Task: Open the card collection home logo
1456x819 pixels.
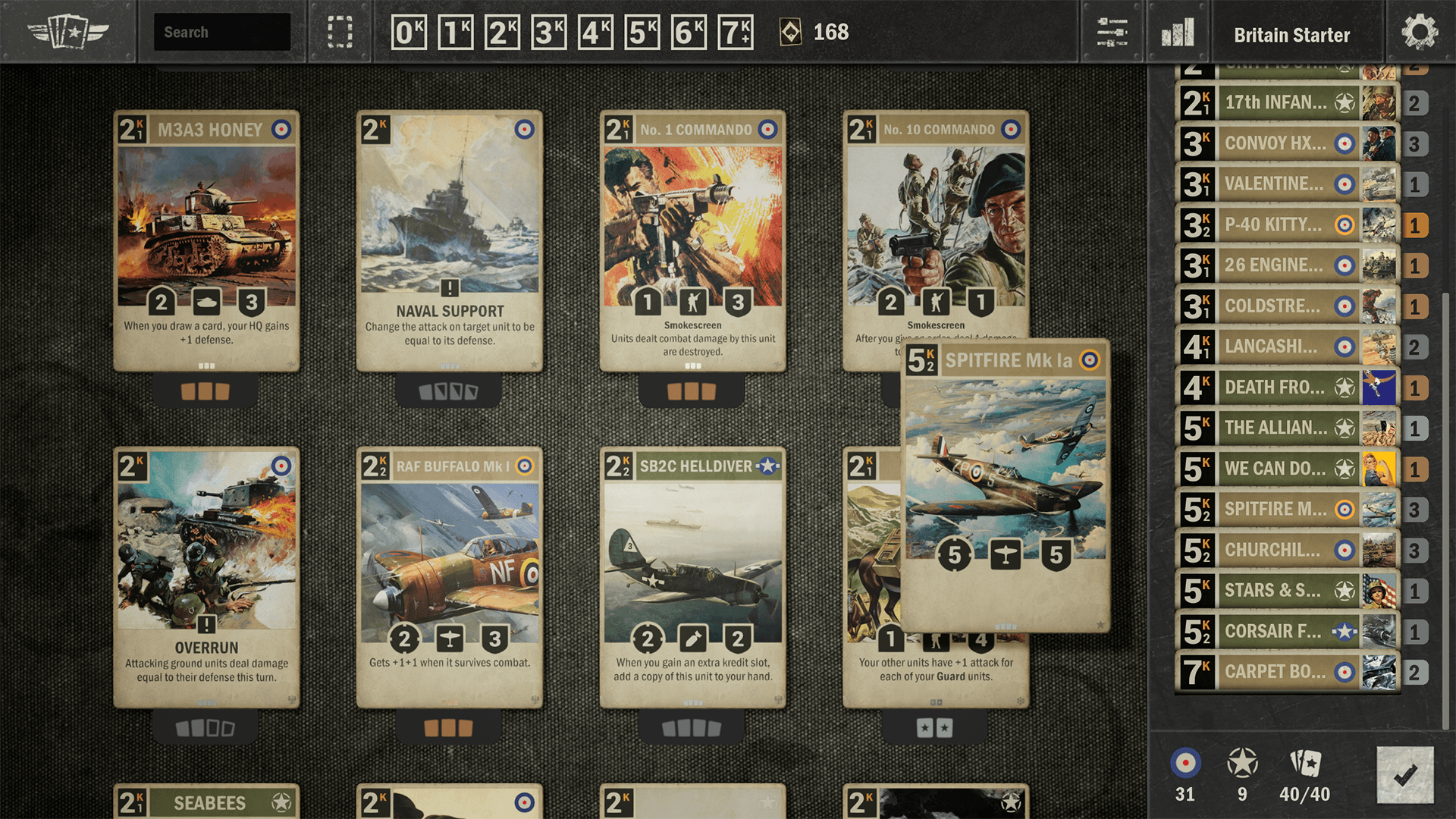Action: coord(68,33)
